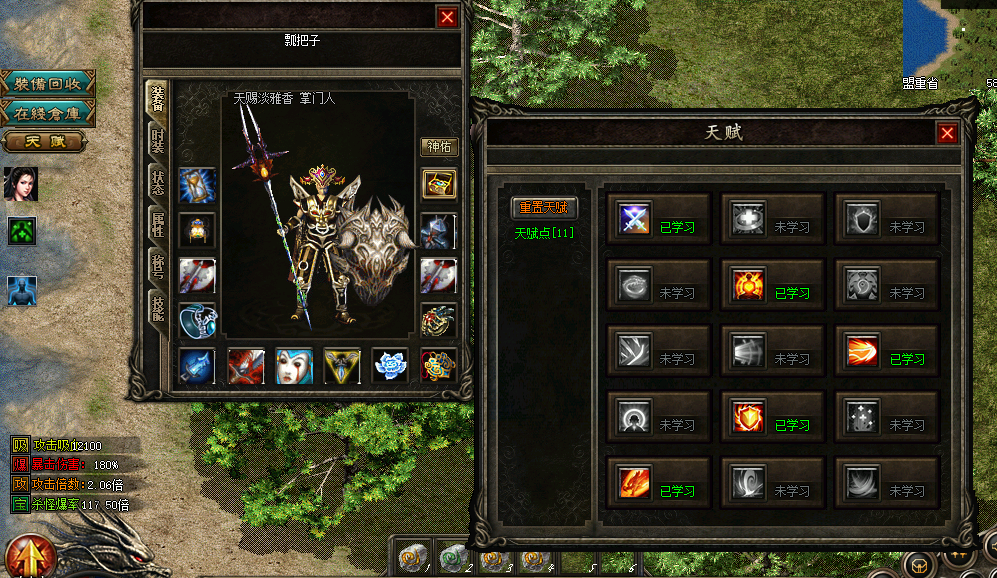Close the 天赋 talent window
Viewport: 997px width, 578px height.
[x=947, y=133]
